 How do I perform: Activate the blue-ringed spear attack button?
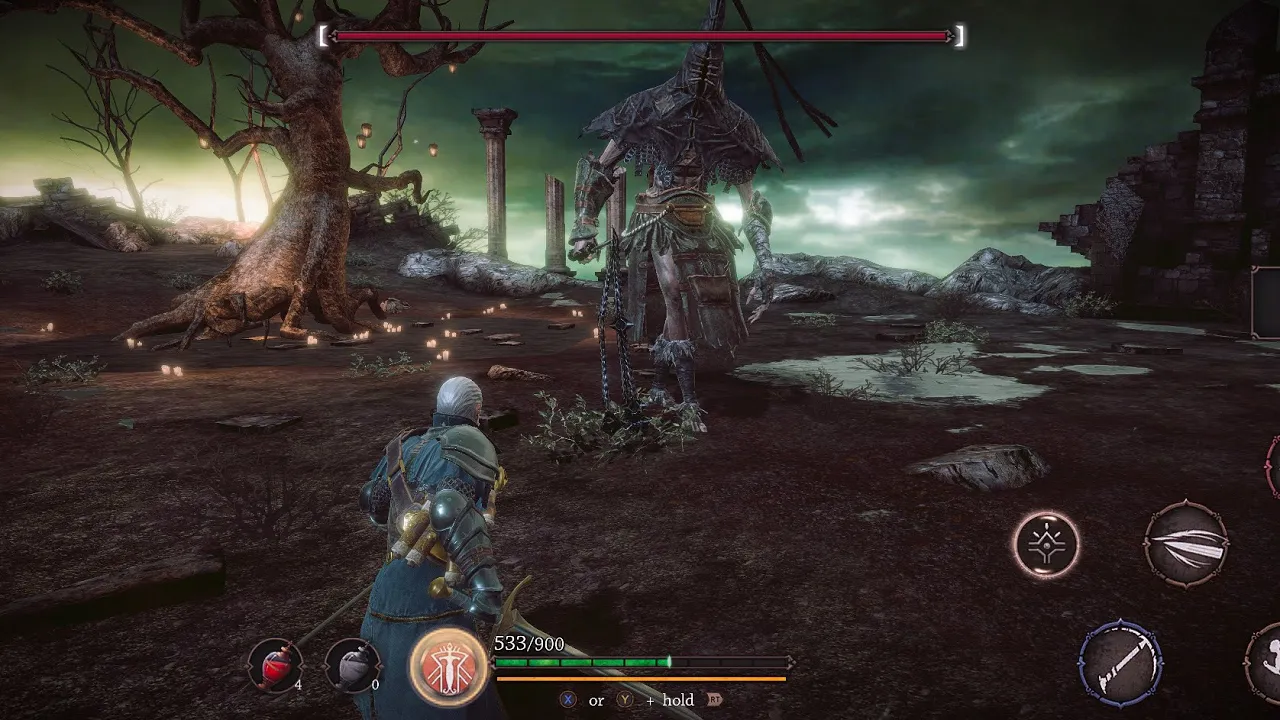1120,661
